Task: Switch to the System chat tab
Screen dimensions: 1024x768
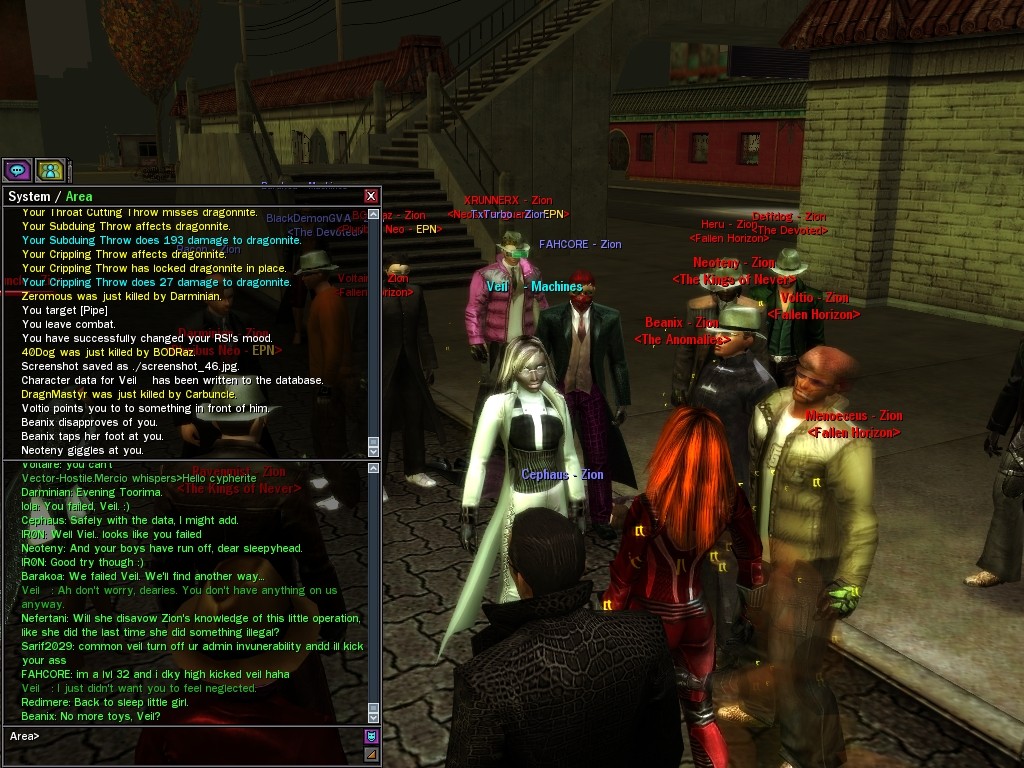Action: [29, 197]
